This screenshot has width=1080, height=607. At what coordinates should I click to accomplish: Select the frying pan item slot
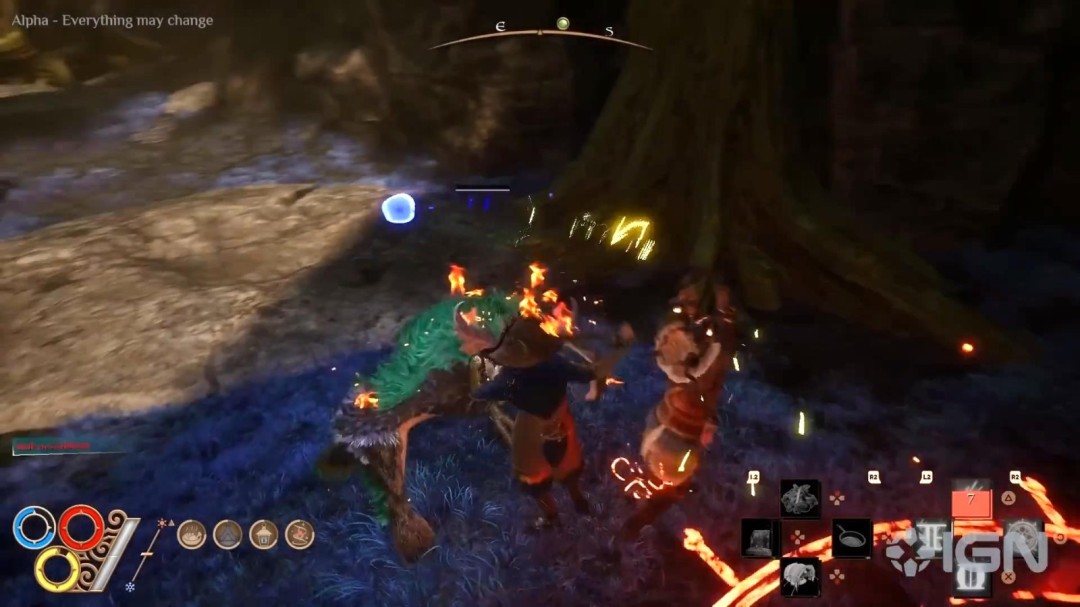(851, 539)
